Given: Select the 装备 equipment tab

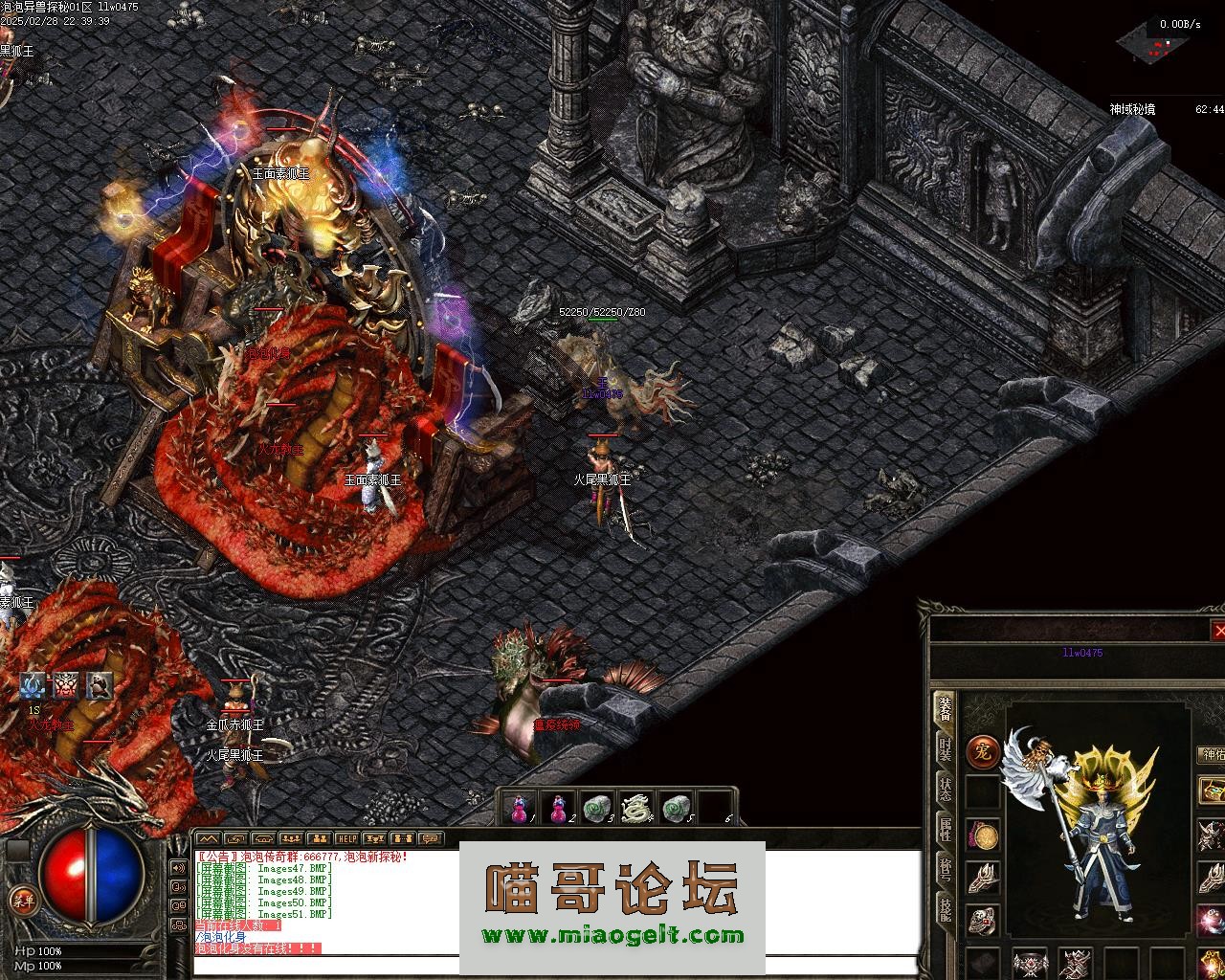Looking at the screenshot, I should click(x=945, y=708).
